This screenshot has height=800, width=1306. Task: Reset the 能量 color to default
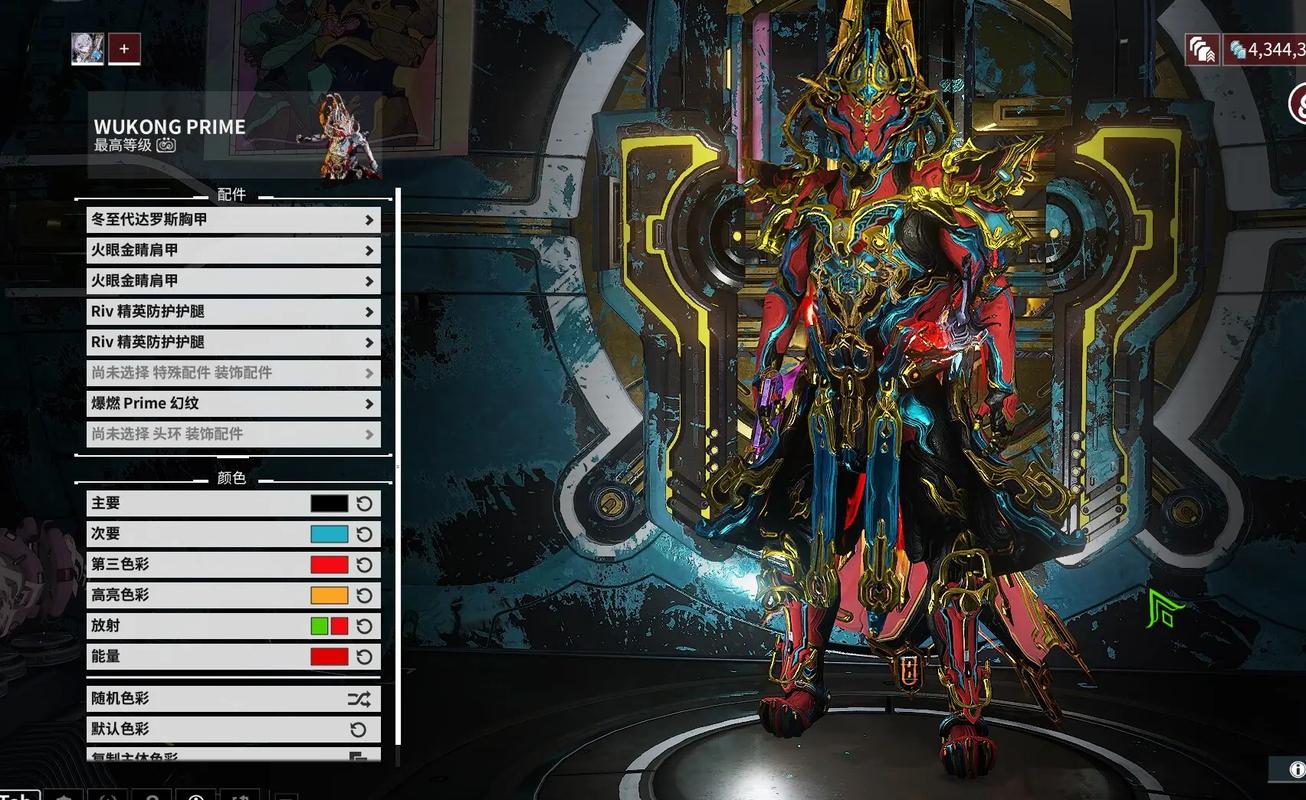pyautogui.click(x=364, y=657)
